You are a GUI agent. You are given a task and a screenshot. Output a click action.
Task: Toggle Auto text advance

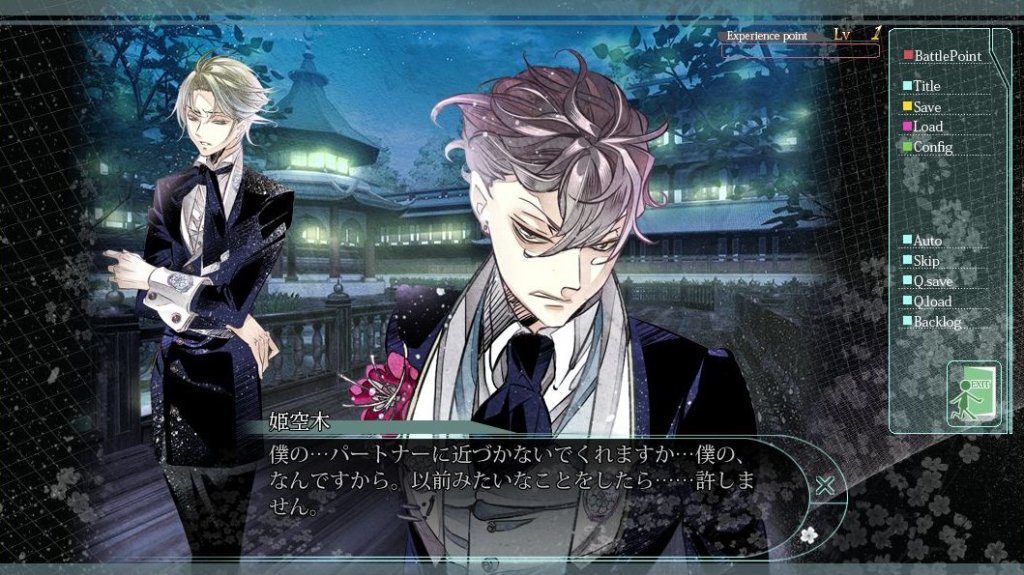coord(927,241)
